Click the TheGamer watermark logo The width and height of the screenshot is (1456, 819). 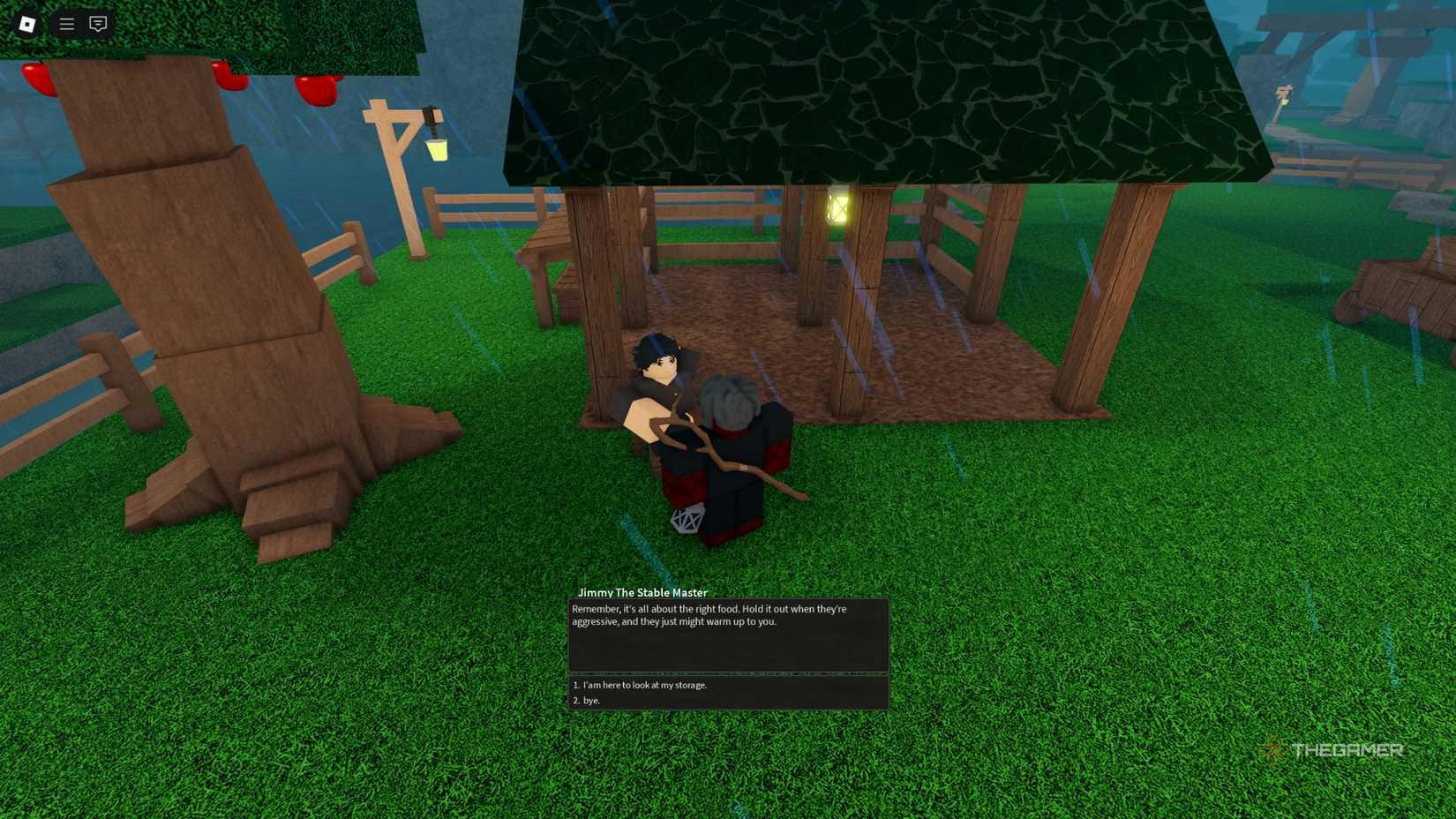(1334, 749)
